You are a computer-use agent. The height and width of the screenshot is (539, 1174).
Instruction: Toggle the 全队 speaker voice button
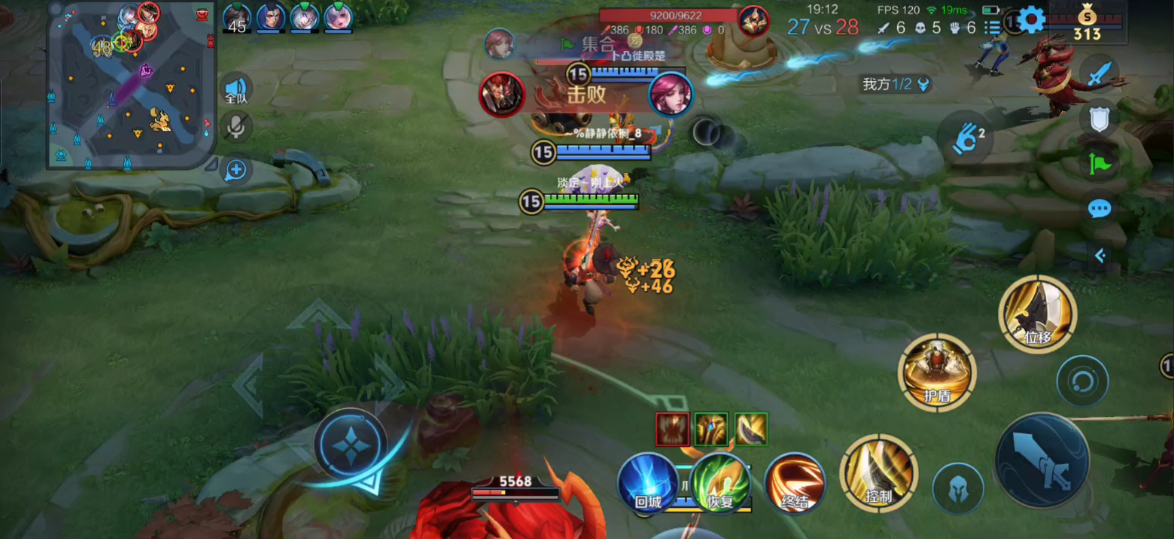[x=236, y=90]
